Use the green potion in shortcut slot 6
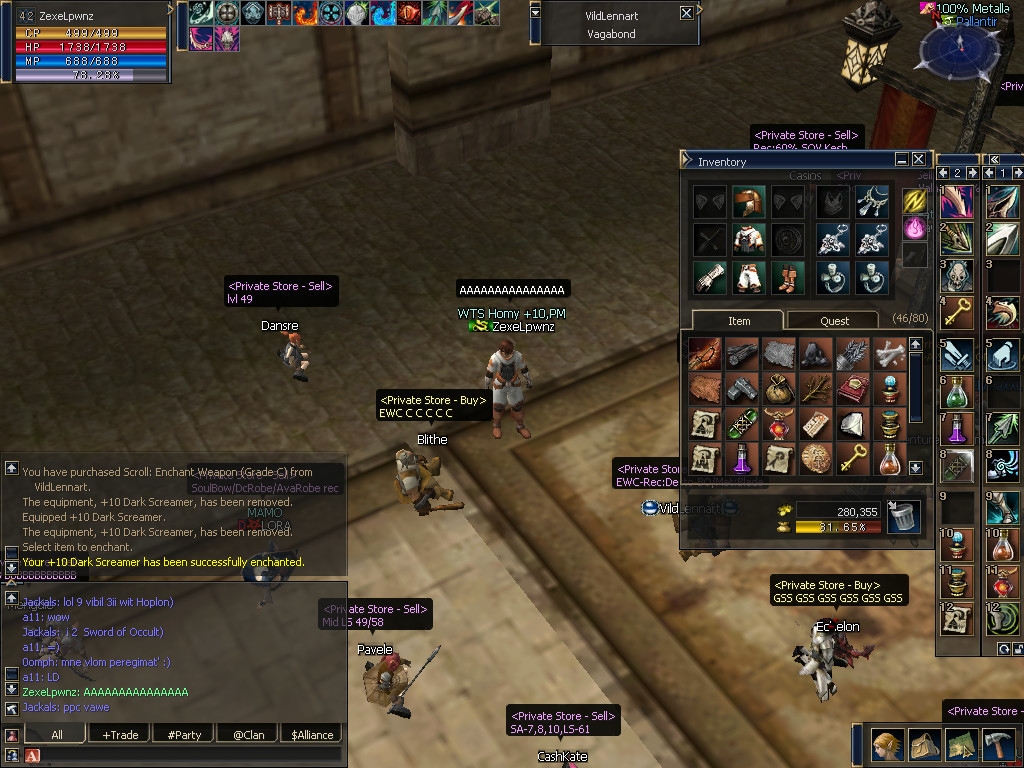 (956, 389)
